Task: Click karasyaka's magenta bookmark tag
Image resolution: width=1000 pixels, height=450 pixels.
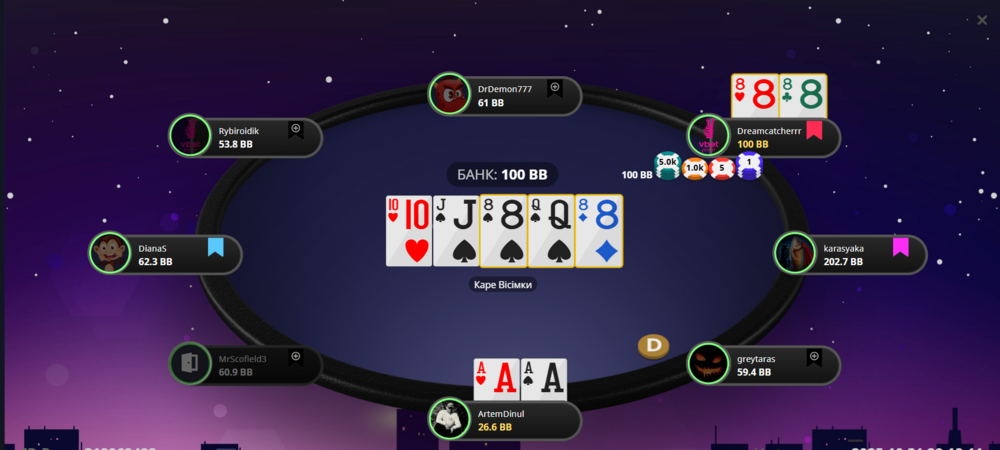Action: (x=900, y=246)
